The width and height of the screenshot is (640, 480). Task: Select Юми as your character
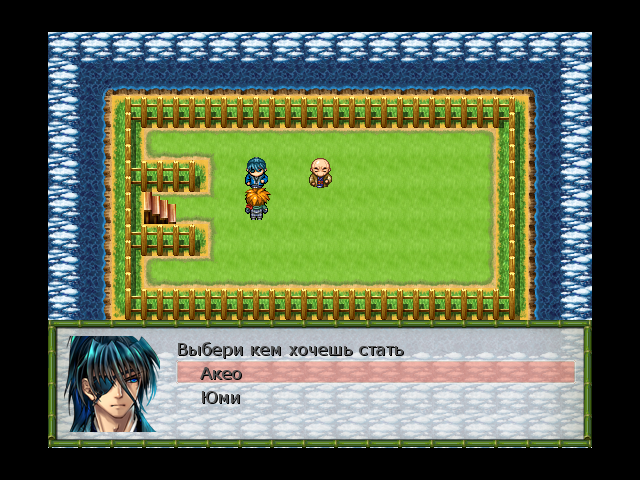coord(220,398)
